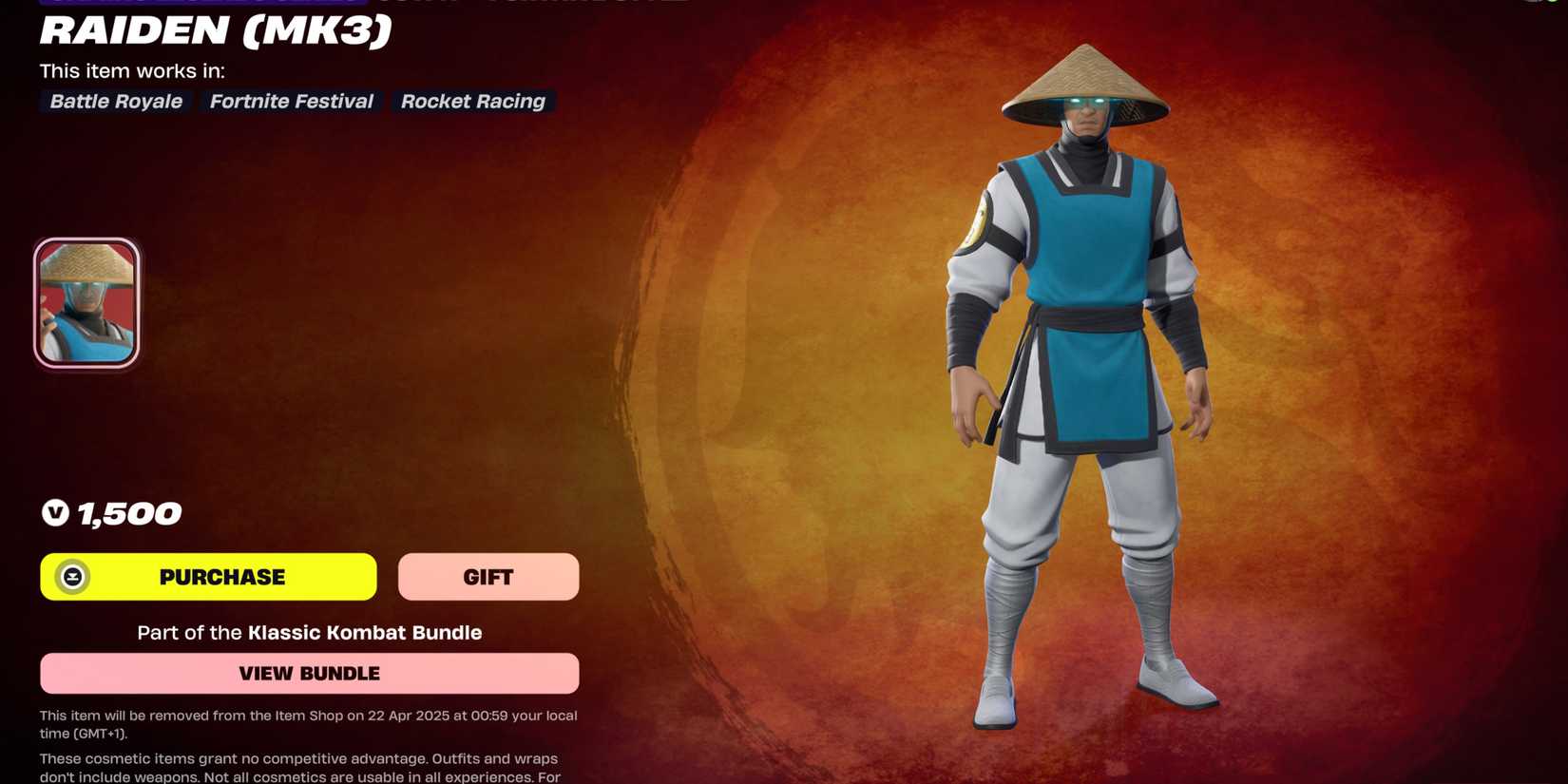Select the RAIDEN (MK3) item title
The image size is (1568, 784).
tap(214, 32)
